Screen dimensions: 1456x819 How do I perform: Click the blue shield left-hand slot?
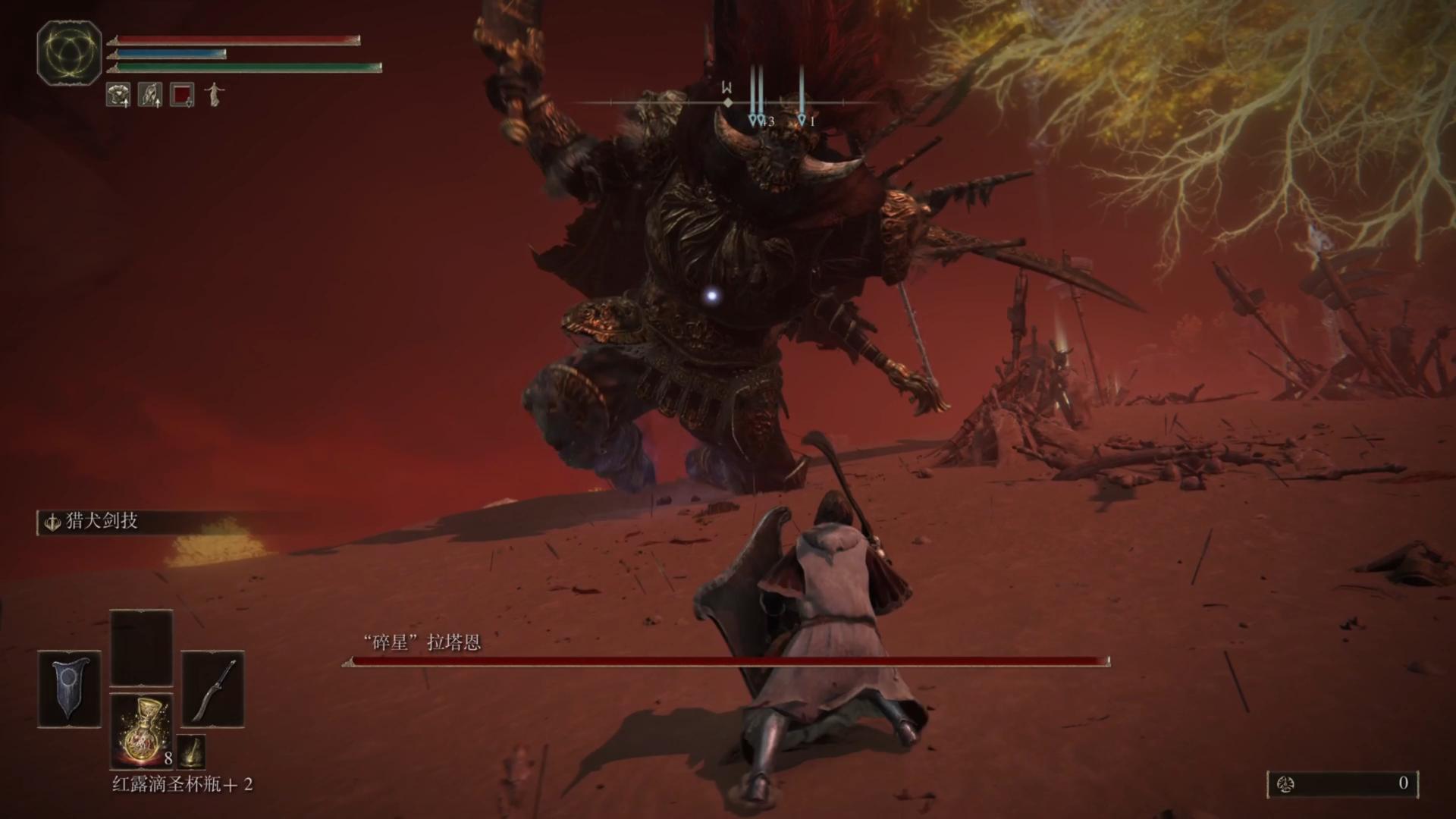pos(69,689)
